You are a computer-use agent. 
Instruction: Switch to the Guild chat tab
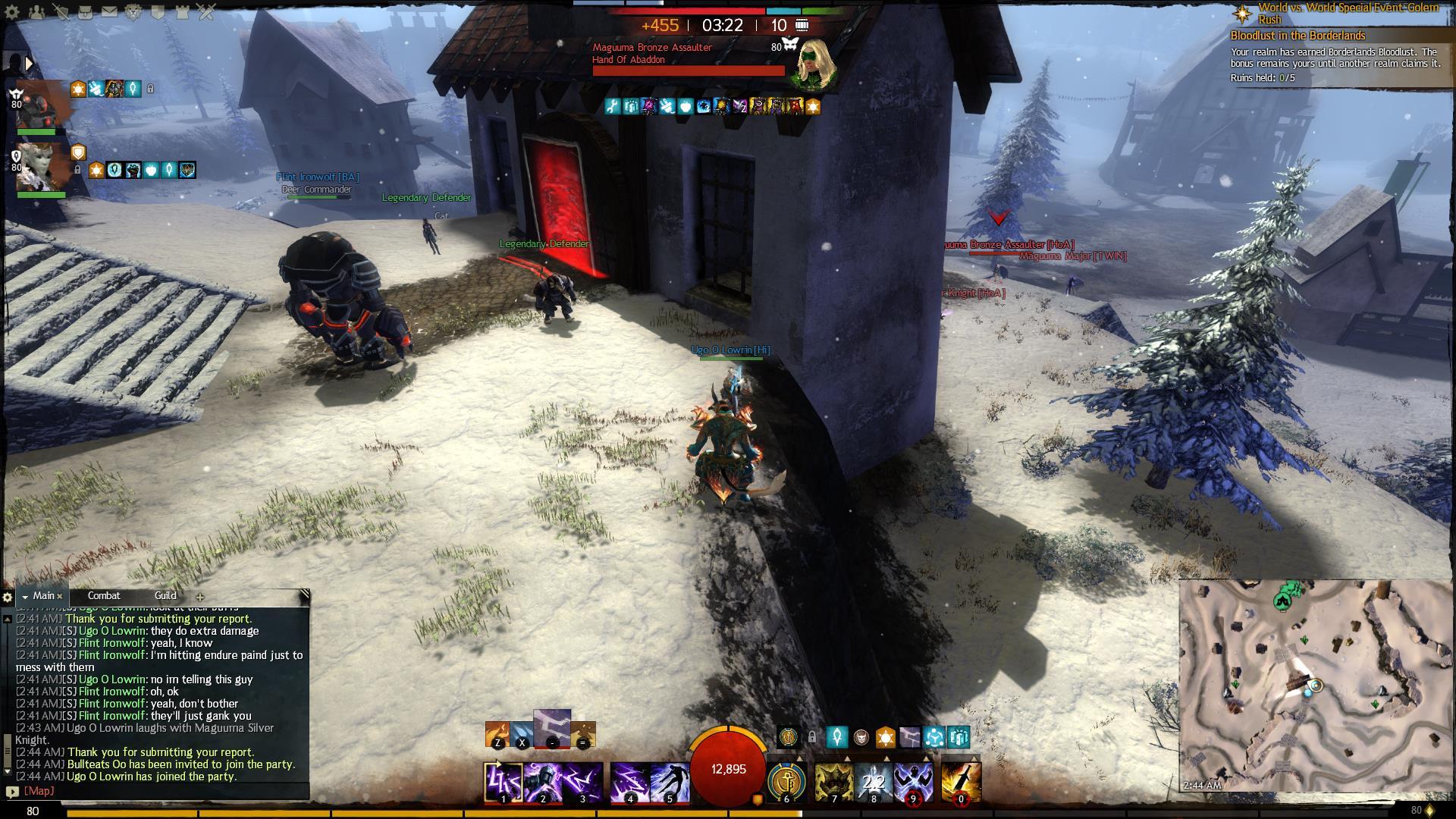tap(165, 596)
